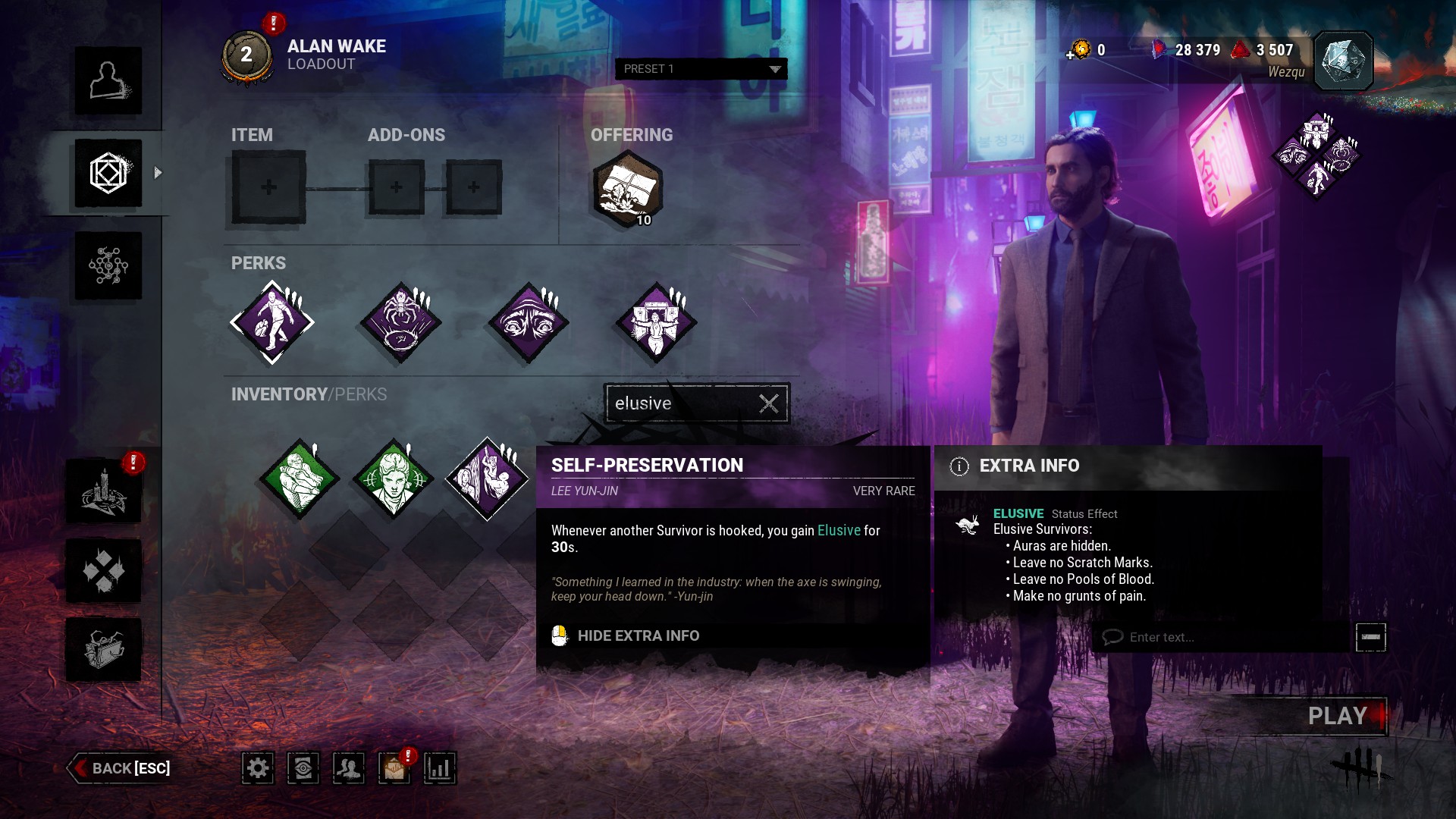Switch to the loadout tab
The width and height of the screenshot is (1456, 819).
108,174
